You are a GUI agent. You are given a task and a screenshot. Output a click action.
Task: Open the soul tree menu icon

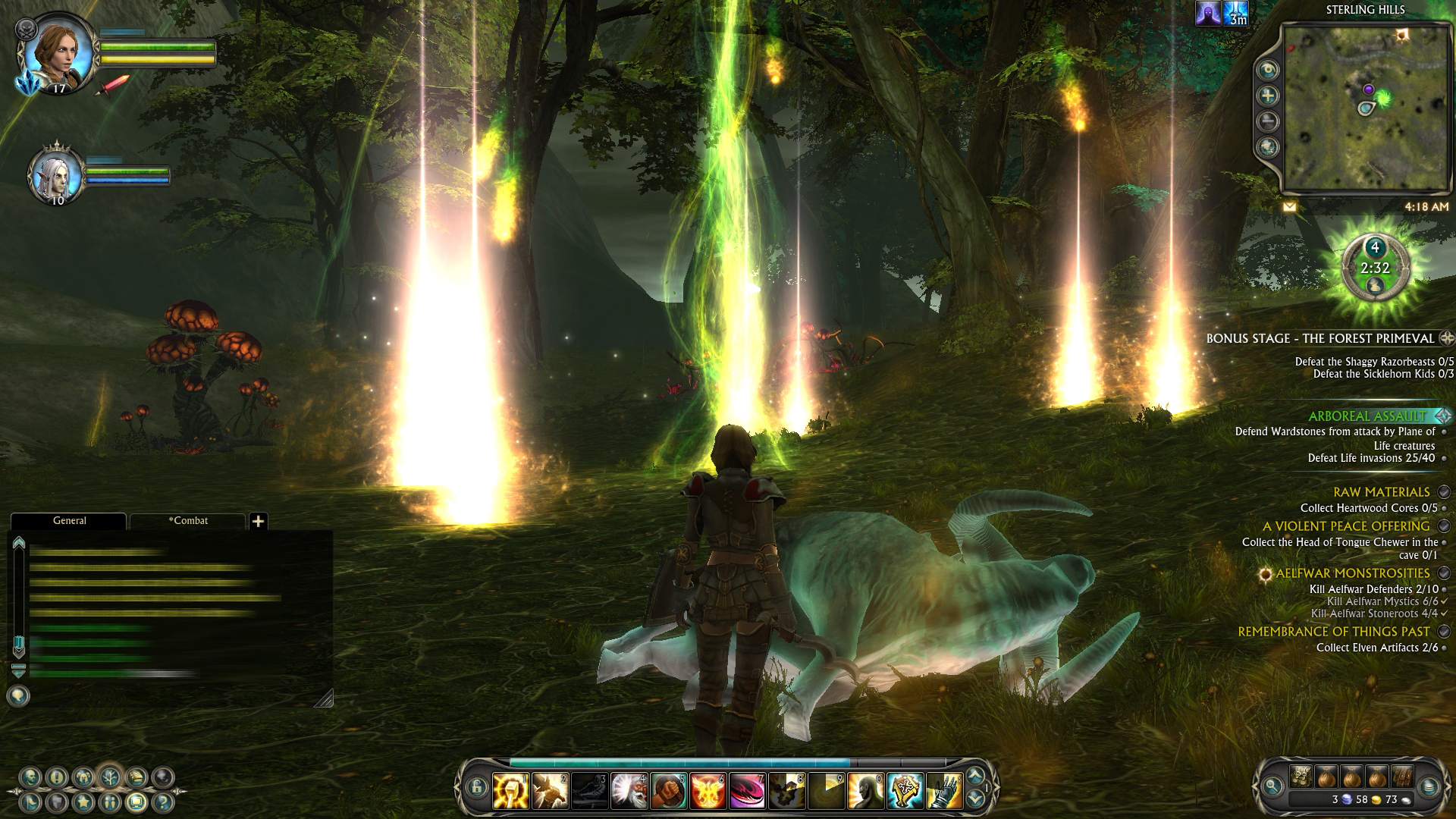tap(111, 777)
